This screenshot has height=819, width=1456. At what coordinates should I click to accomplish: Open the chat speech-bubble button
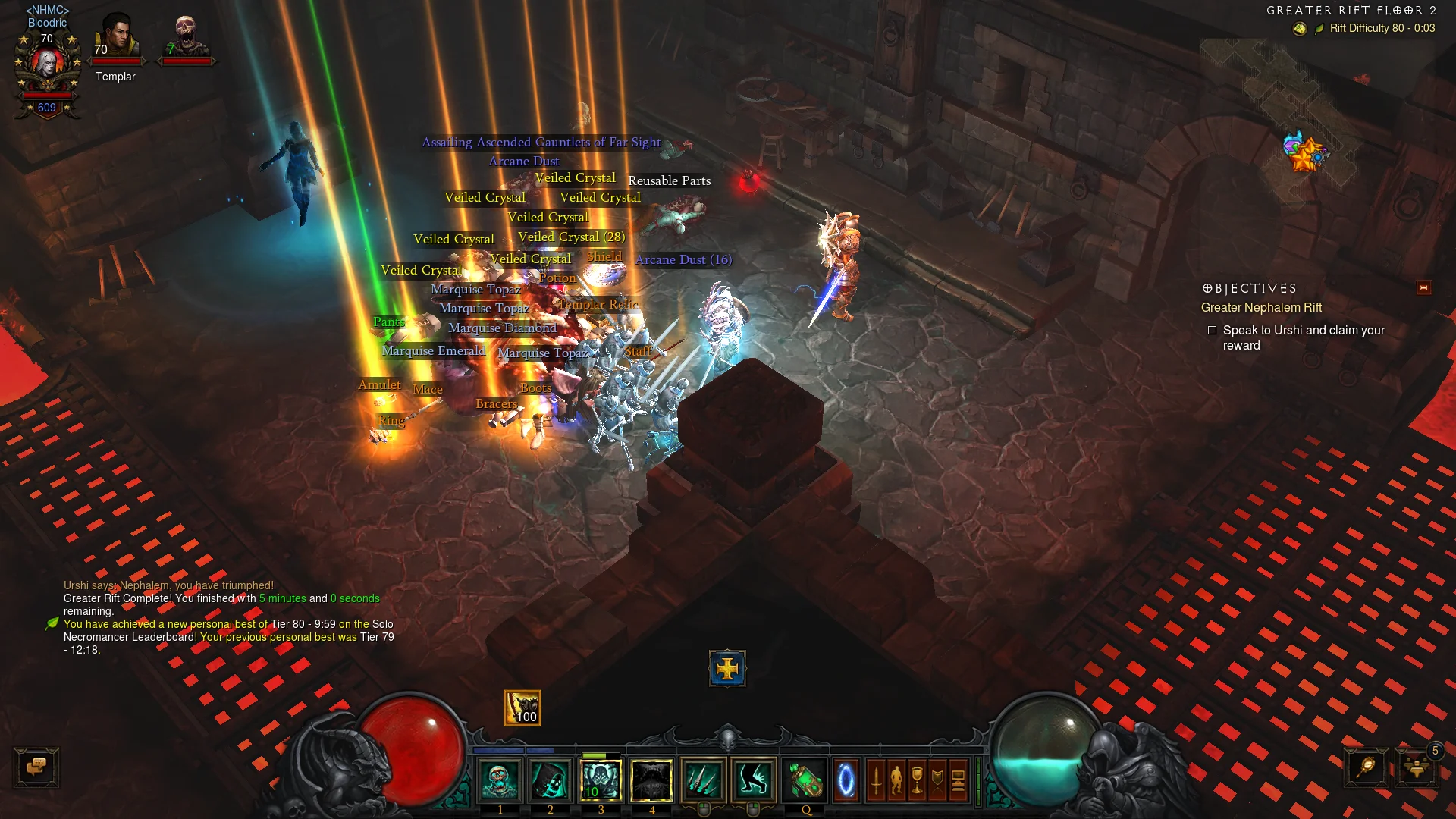click(36, 767)
